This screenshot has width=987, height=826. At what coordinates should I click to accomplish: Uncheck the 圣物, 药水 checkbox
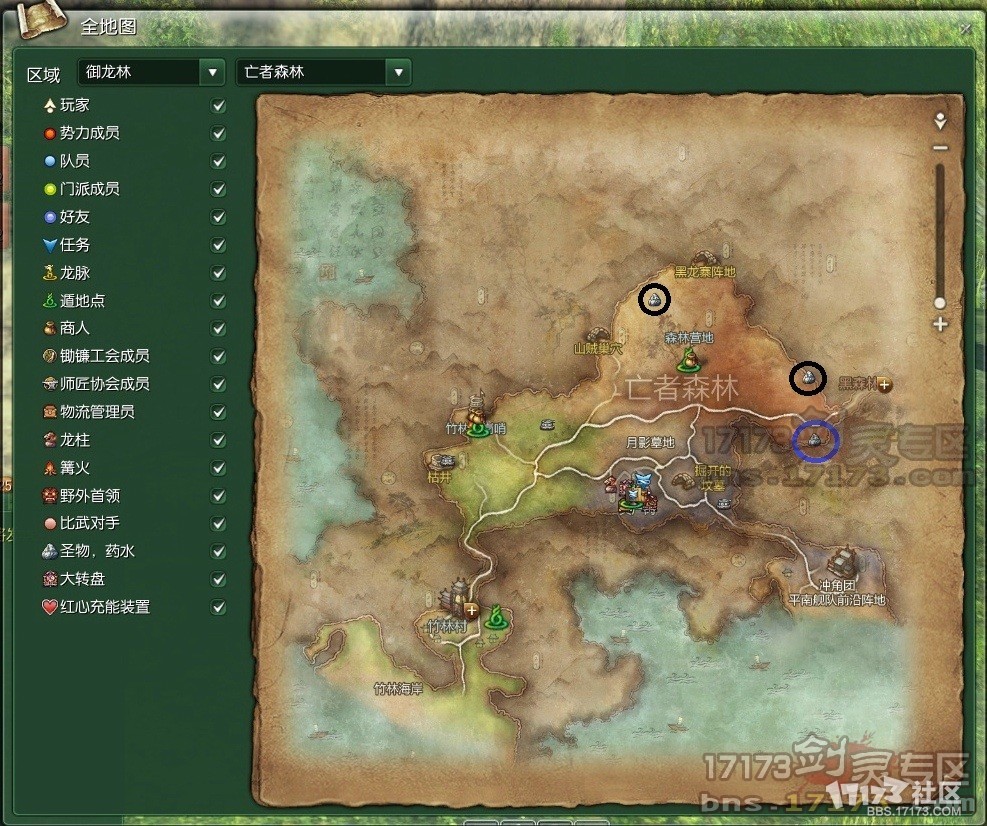(x=219, y=551)
